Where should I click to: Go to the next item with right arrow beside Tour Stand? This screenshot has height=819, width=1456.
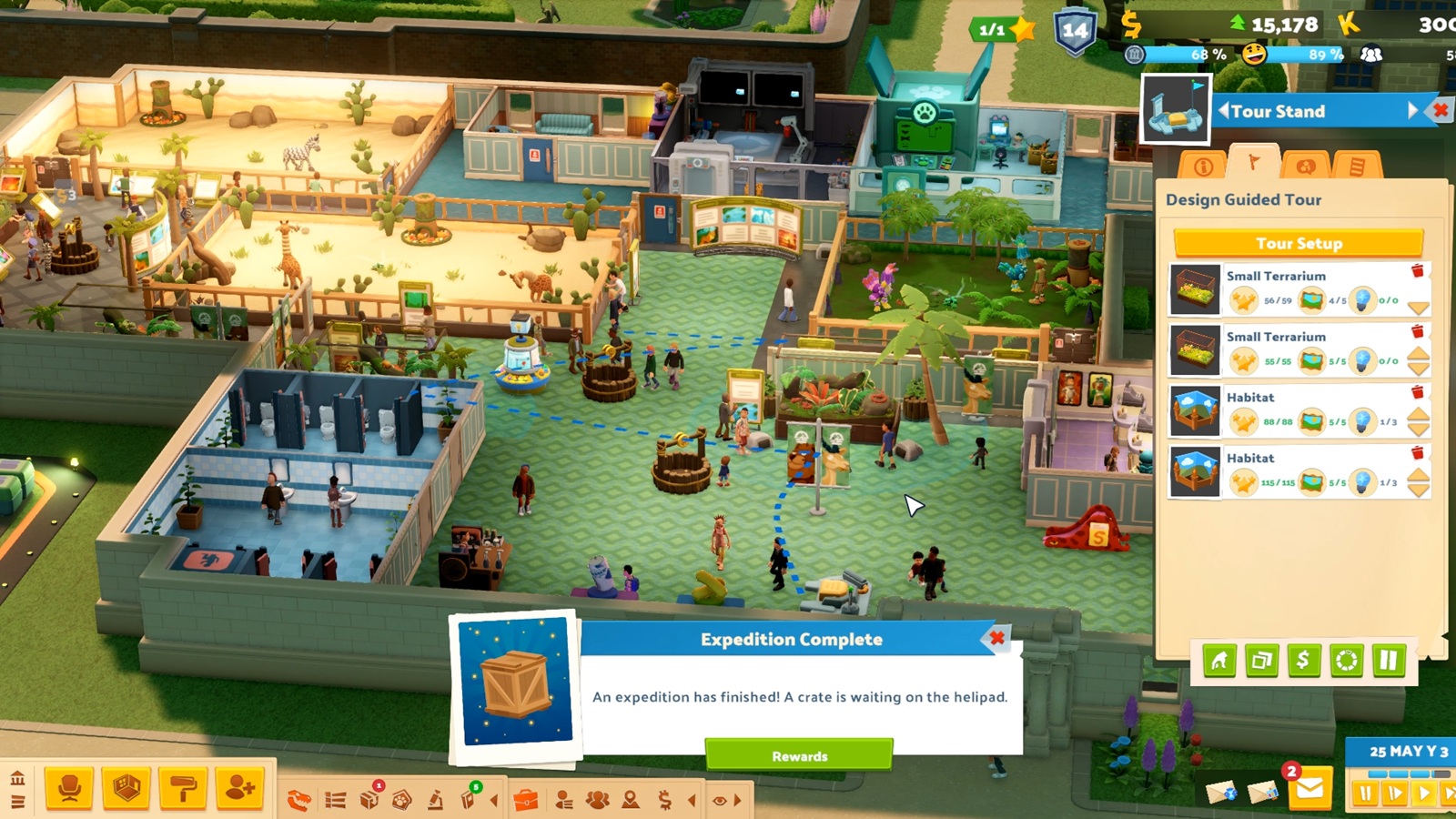pos(1412,111)
